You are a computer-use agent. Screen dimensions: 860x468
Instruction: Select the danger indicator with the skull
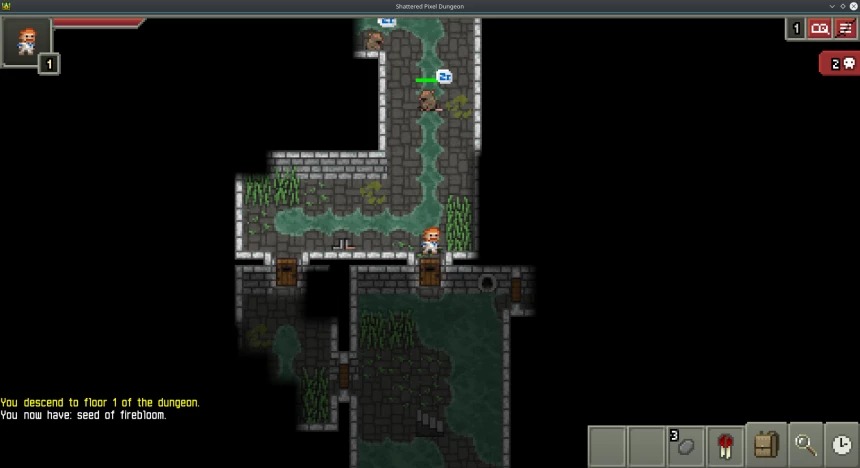point(839,64)
